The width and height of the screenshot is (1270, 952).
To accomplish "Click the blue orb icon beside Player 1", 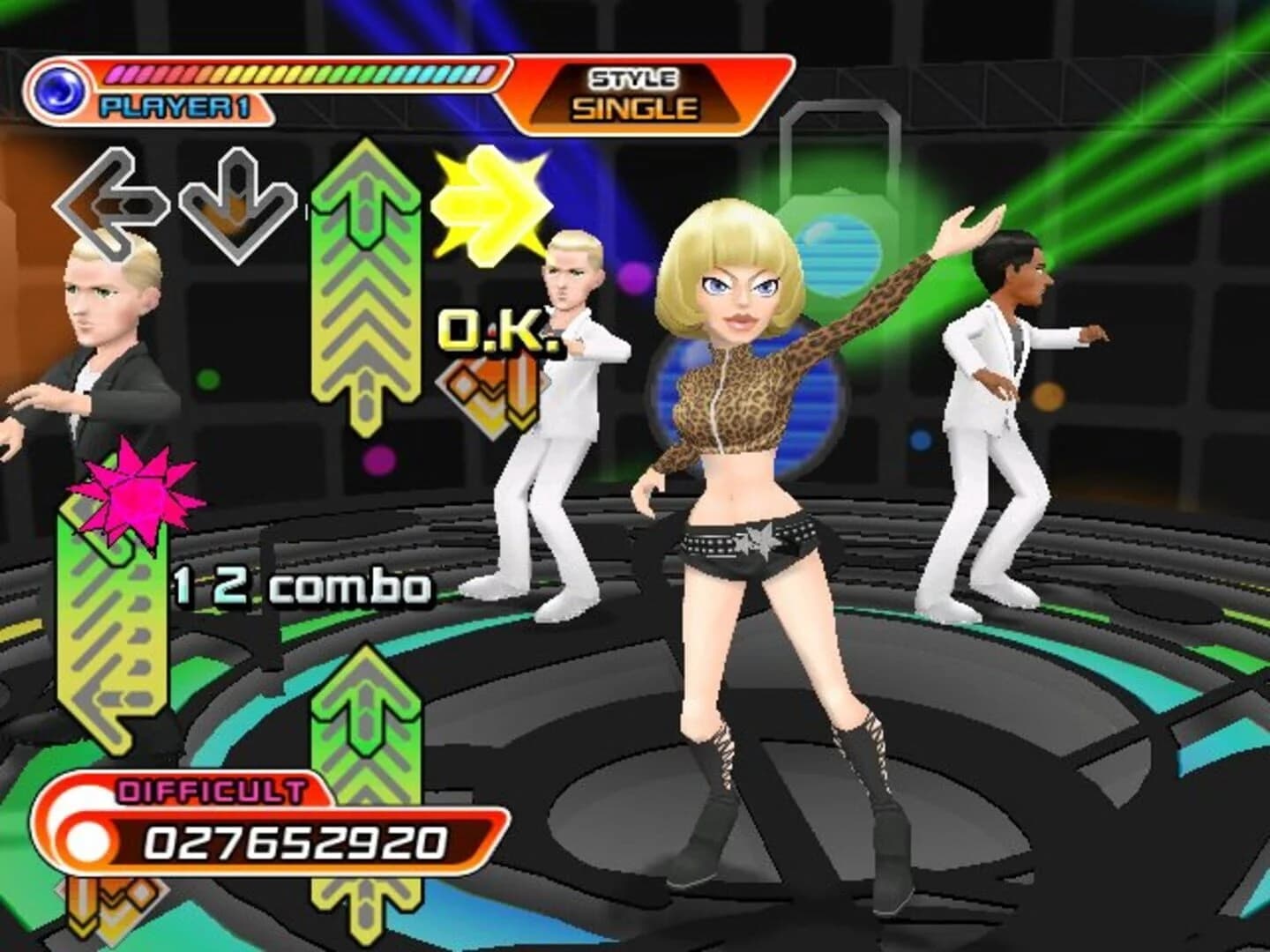I will click(60, 86).
